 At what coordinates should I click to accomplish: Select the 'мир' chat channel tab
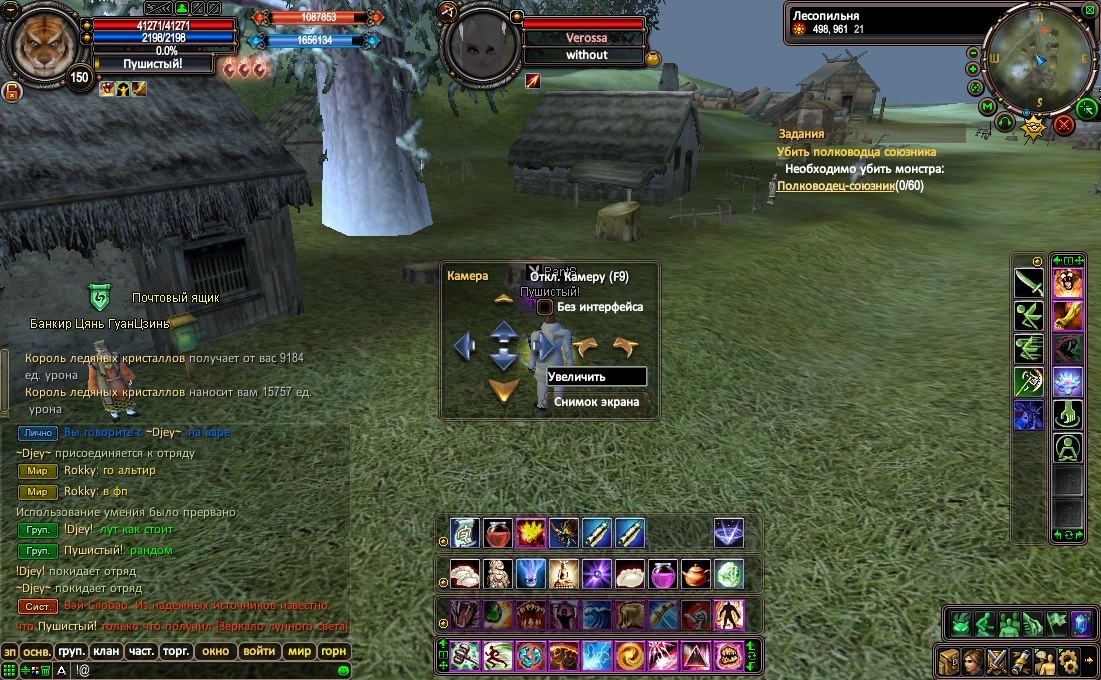(x=299, y=651)
